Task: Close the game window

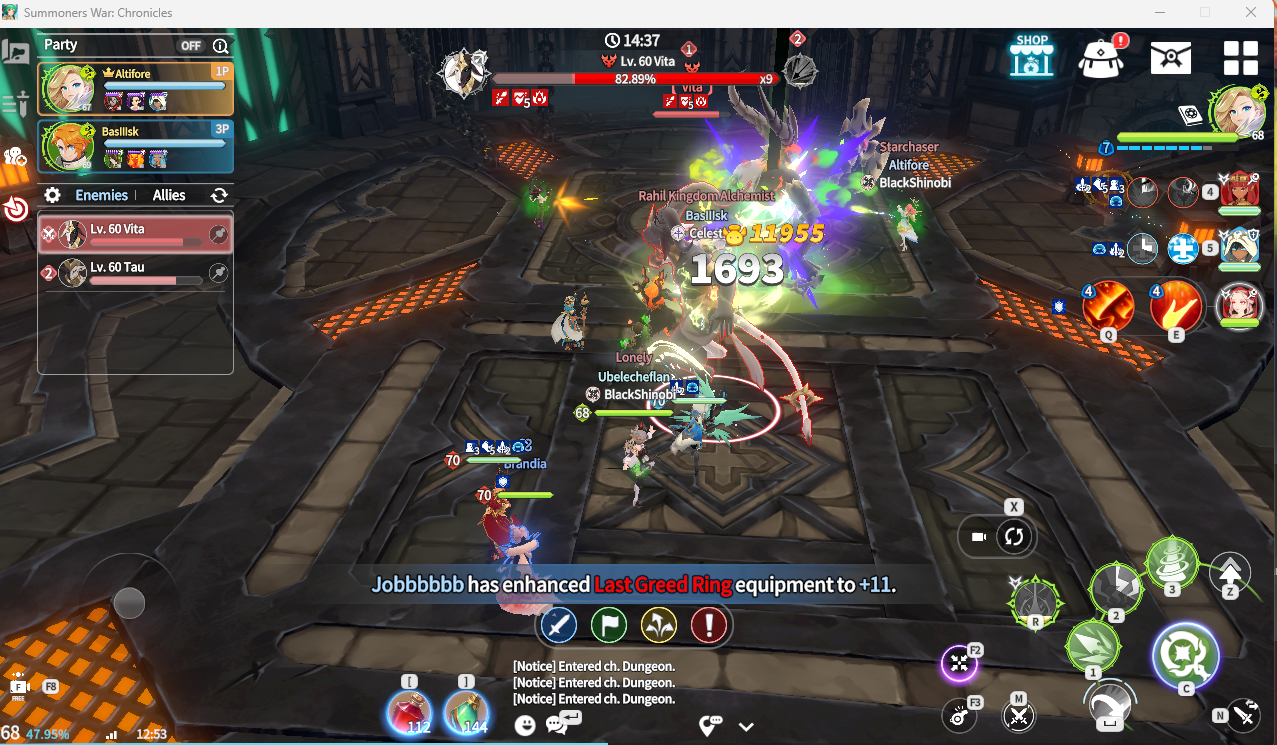Action: (1251, 13)
